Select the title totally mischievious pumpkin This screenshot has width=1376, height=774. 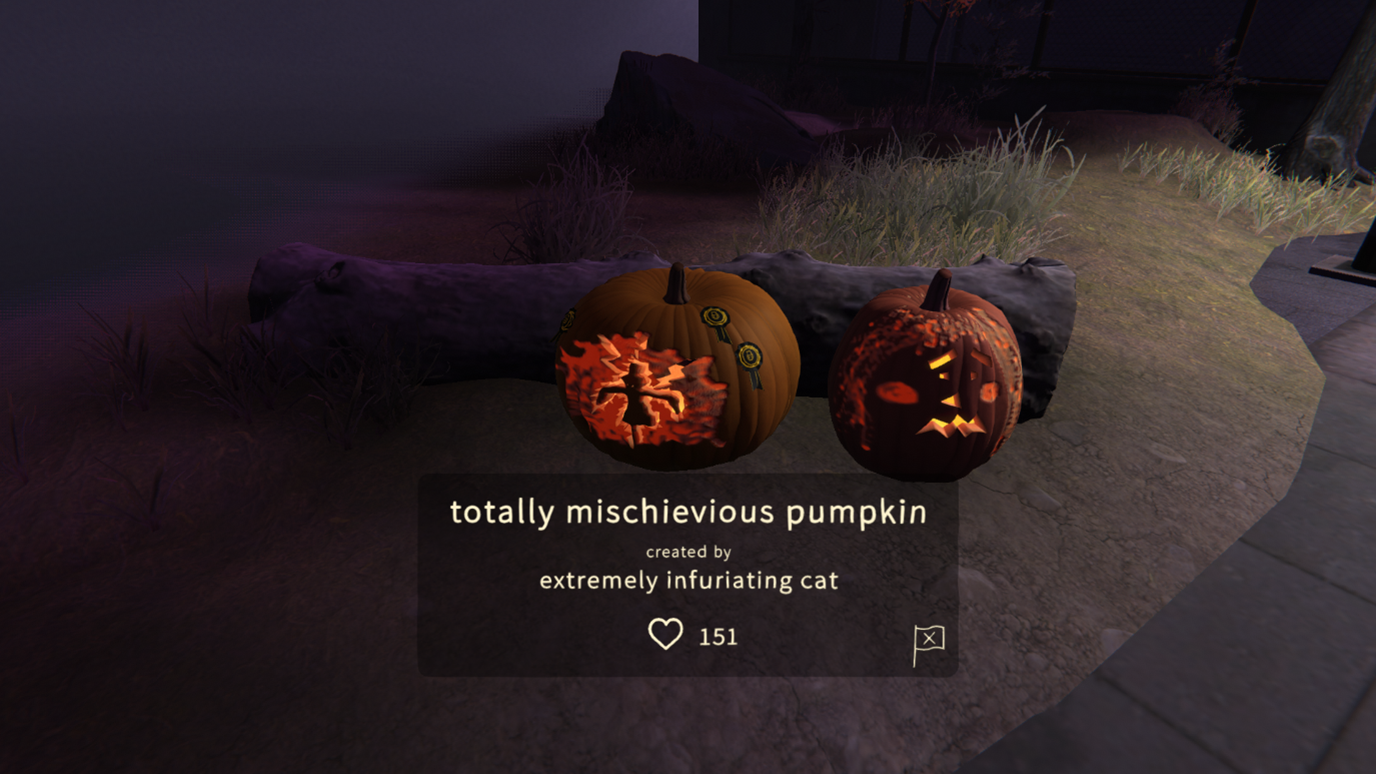[x=690, y=512]
